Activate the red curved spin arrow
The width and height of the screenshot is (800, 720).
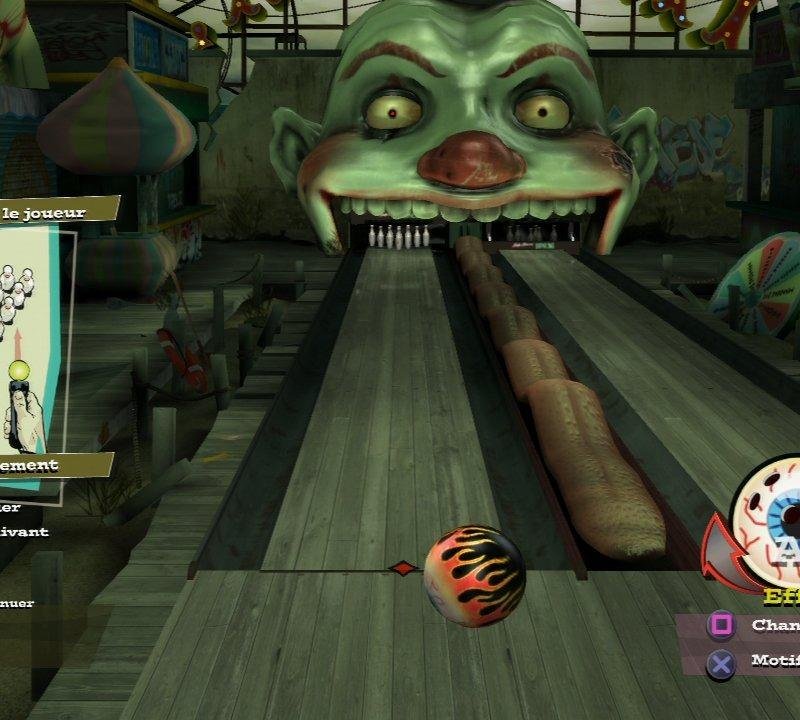(x=720, y=558)
